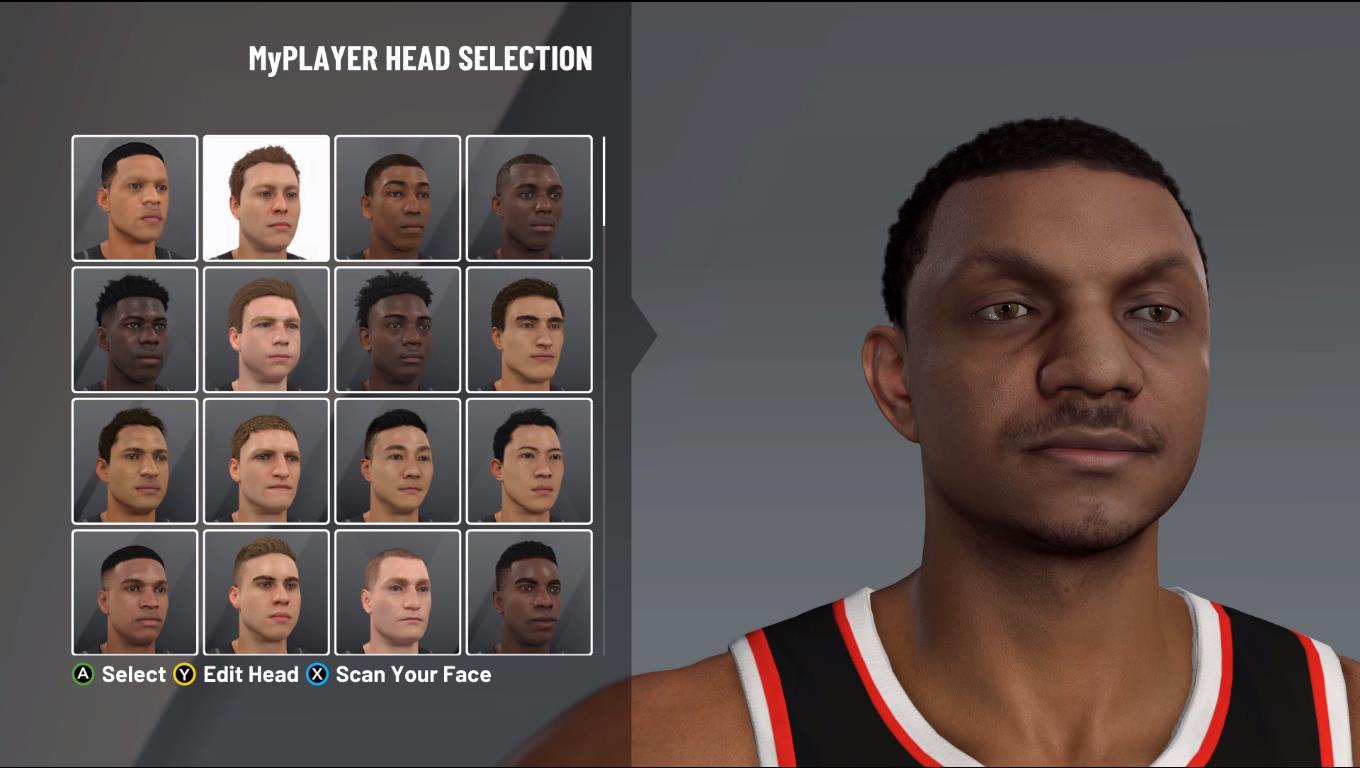Select the currently highlighted light-skinned head preset
This screenshot has height=768, width=1360.
265,197
